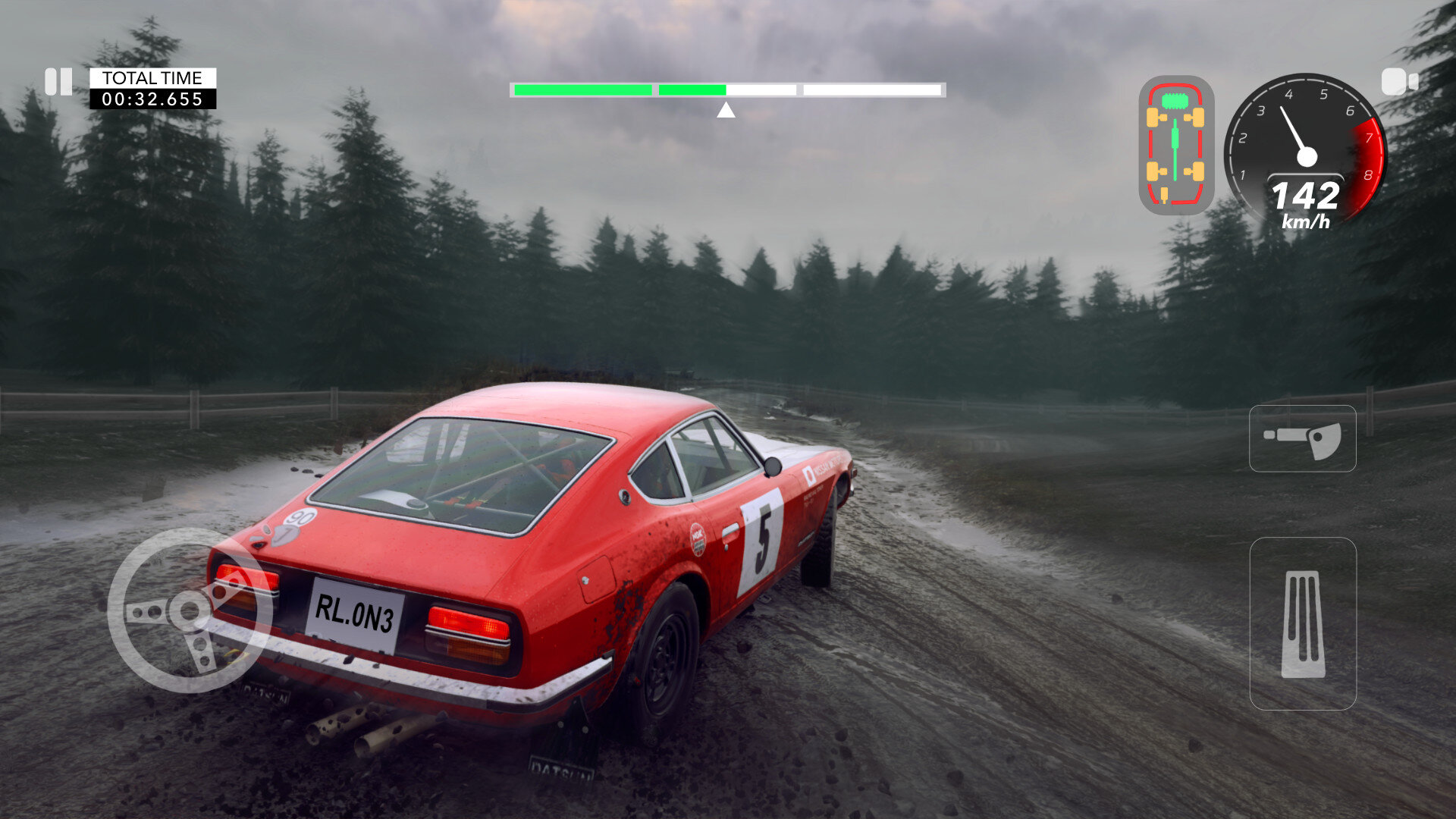This screenshot has height=819, width=1456.
Task: Open the car damage diagram
Action: (x=1175, y=145)
